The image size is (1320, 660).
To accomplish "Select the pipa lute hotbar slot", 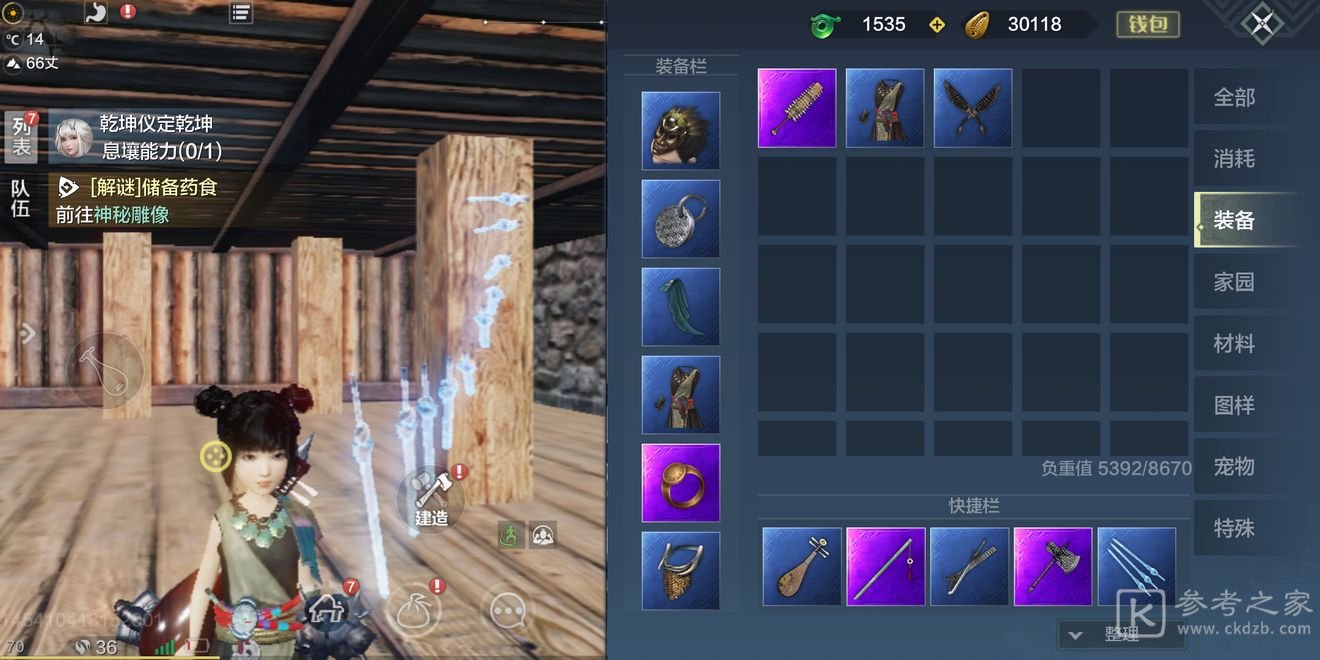I will [802, 567].
